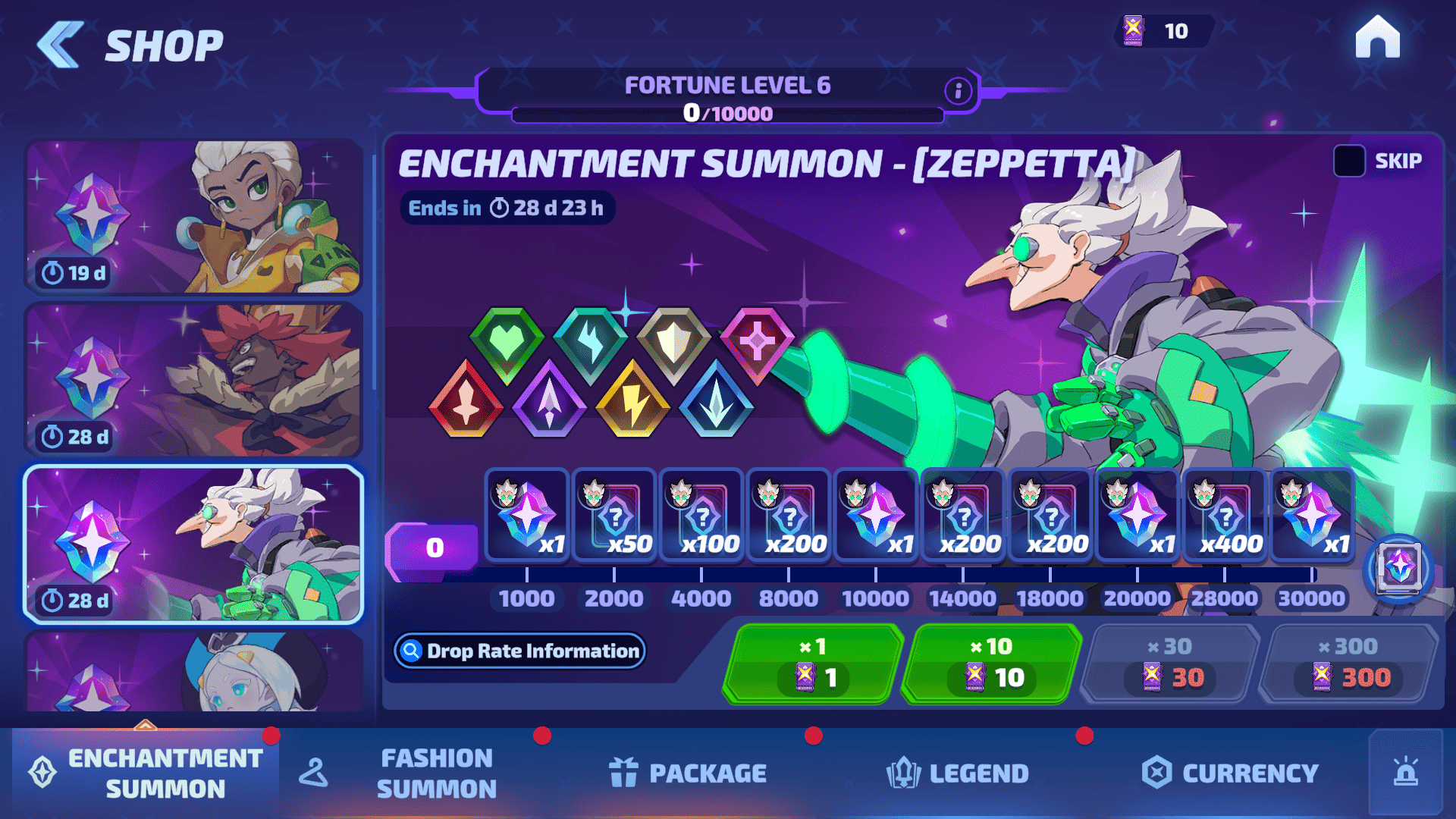Screen dimensions: 1456x819
Task: Choose the x300 summon option
Action: 1348,663
